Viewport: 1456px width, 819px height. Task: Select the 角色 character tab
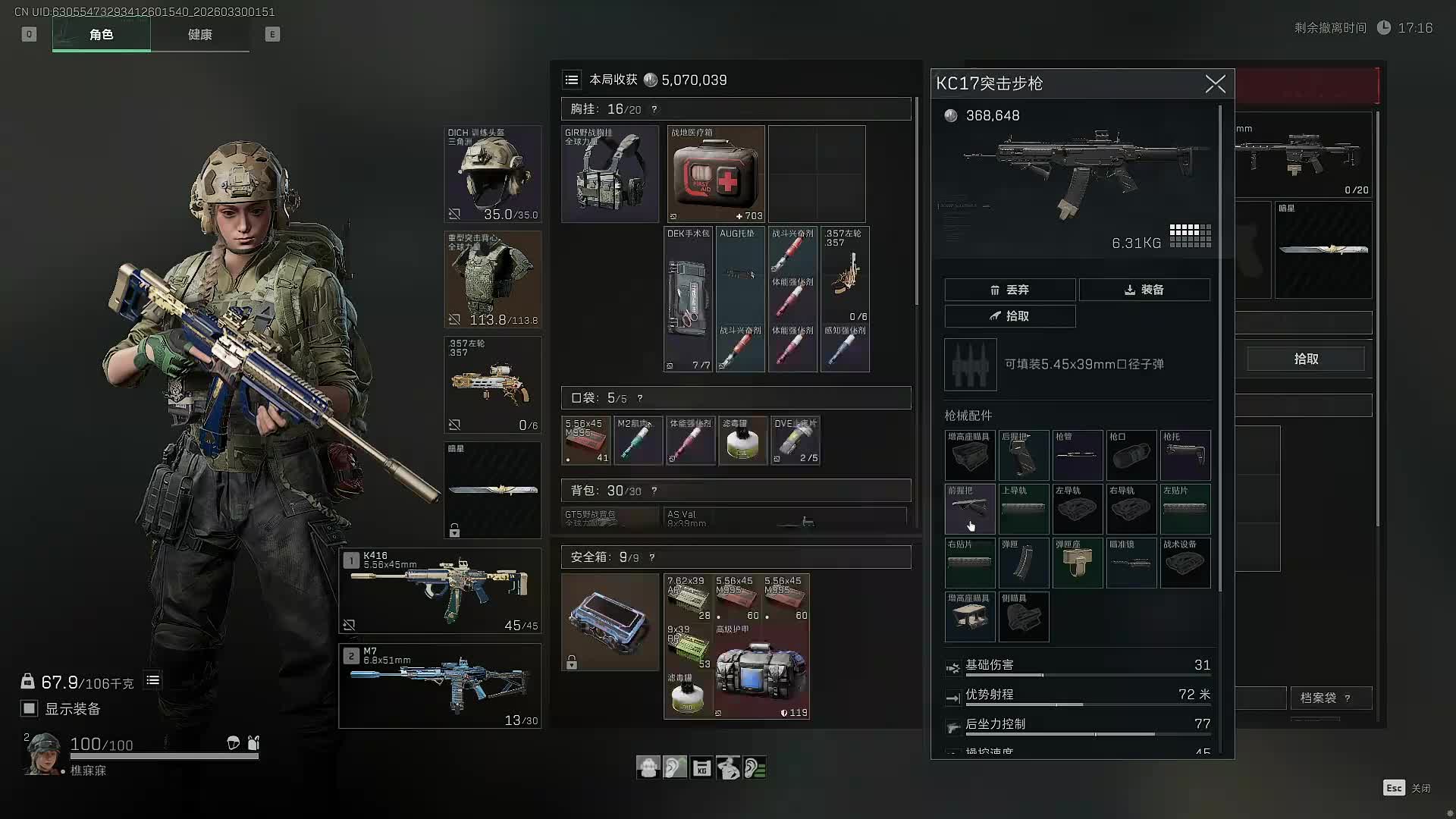tap(101, 35)
